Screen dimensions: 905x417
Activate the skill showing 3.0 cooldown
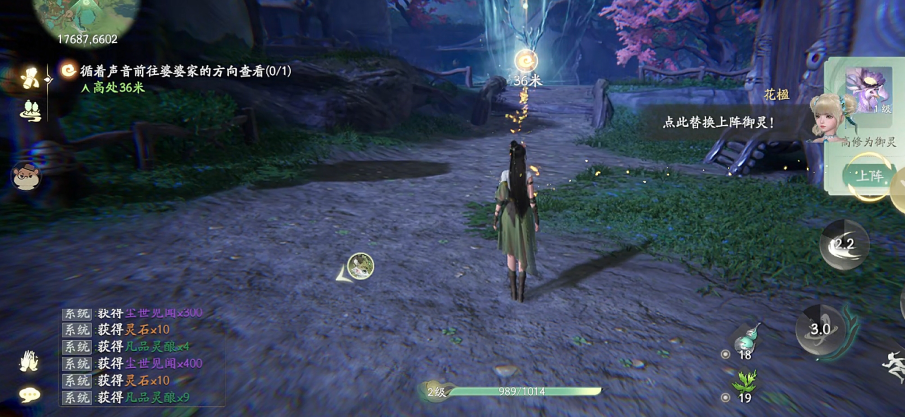(x=820, y=328)
